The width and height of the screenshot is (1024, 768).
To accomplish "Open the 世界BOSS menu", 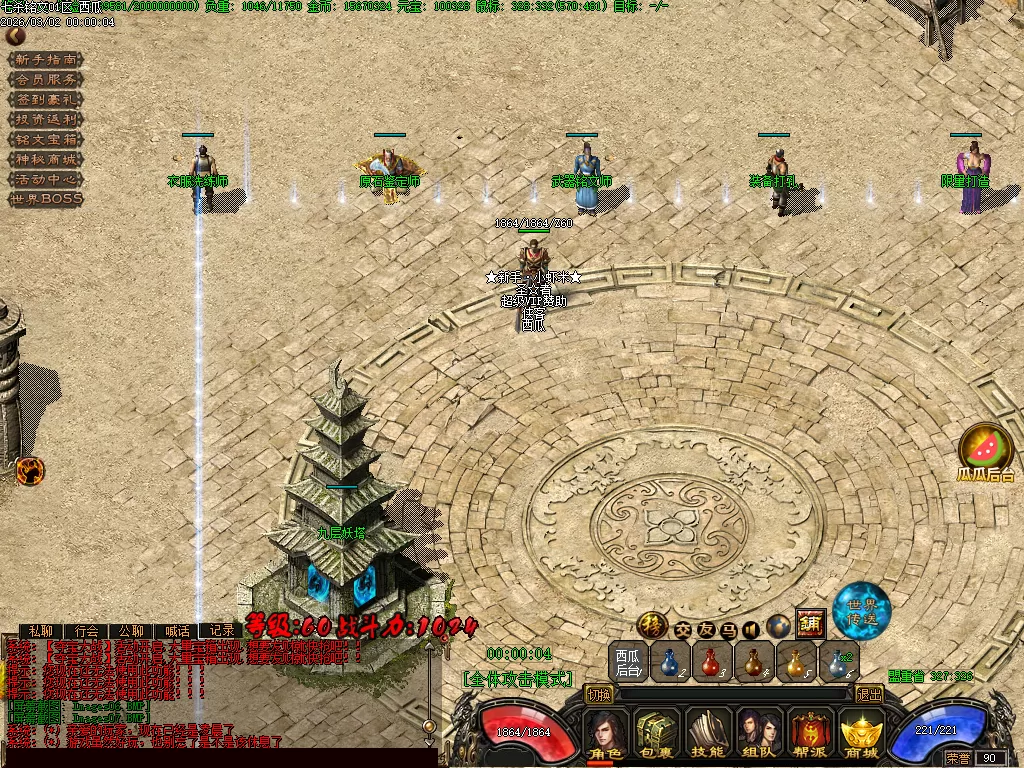I will tap(46, 199).
